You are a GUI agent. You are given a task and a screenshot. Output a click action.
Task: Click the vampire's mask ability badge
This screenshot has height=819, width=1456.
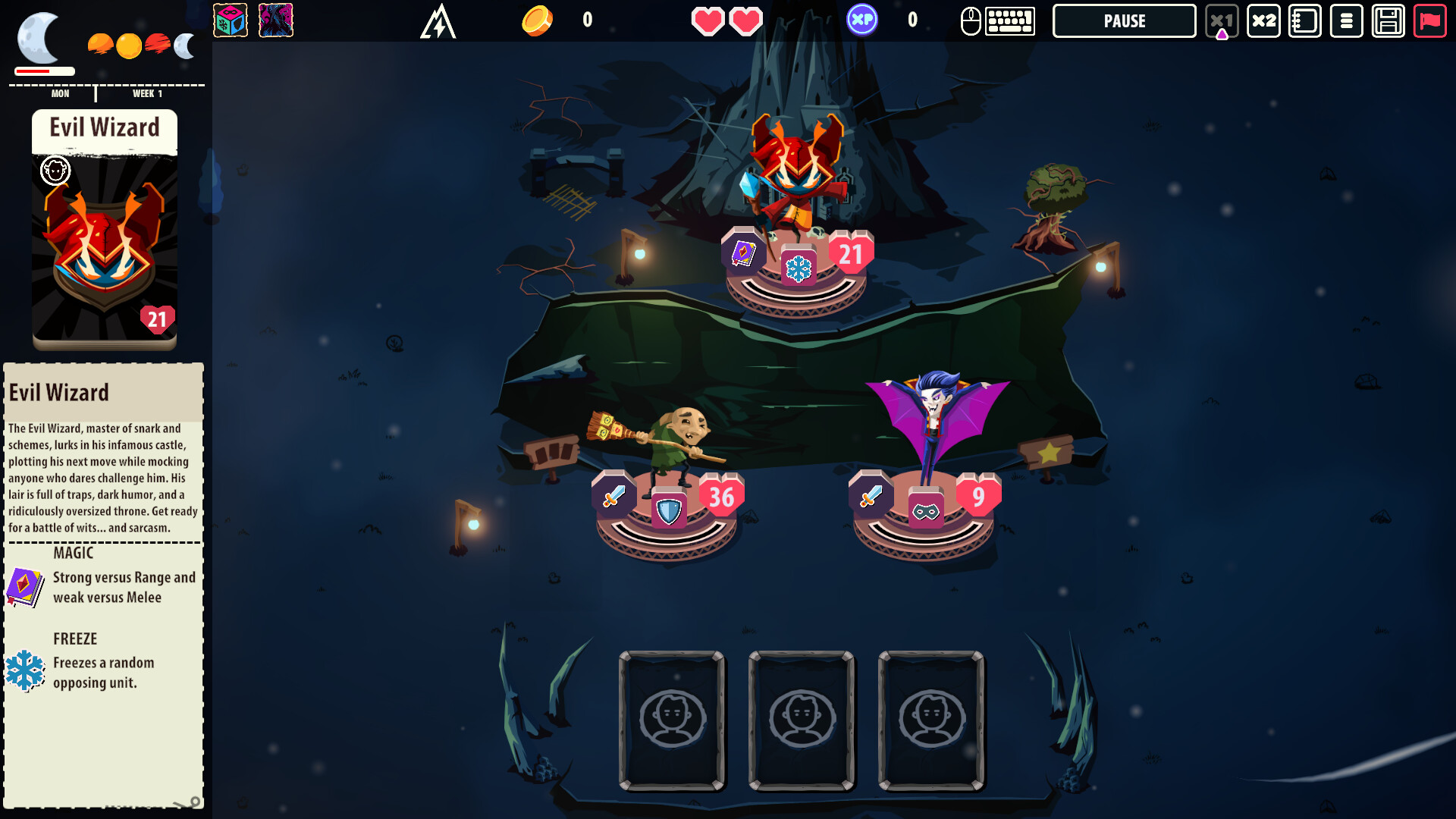click(x=925, y=512)
